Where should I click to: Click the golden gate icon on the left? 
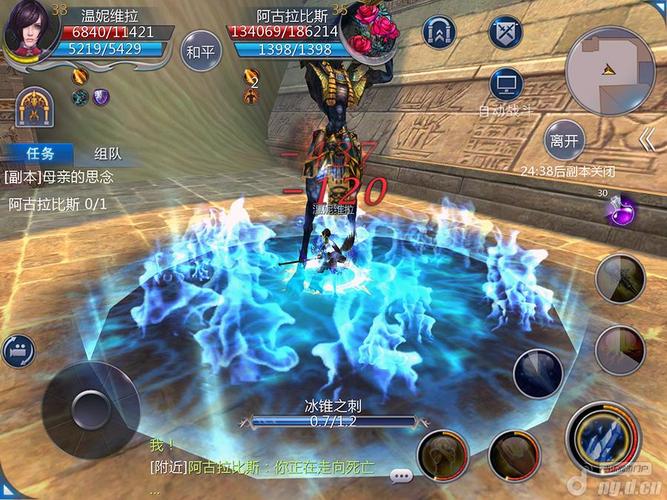[x=35, y=106]
